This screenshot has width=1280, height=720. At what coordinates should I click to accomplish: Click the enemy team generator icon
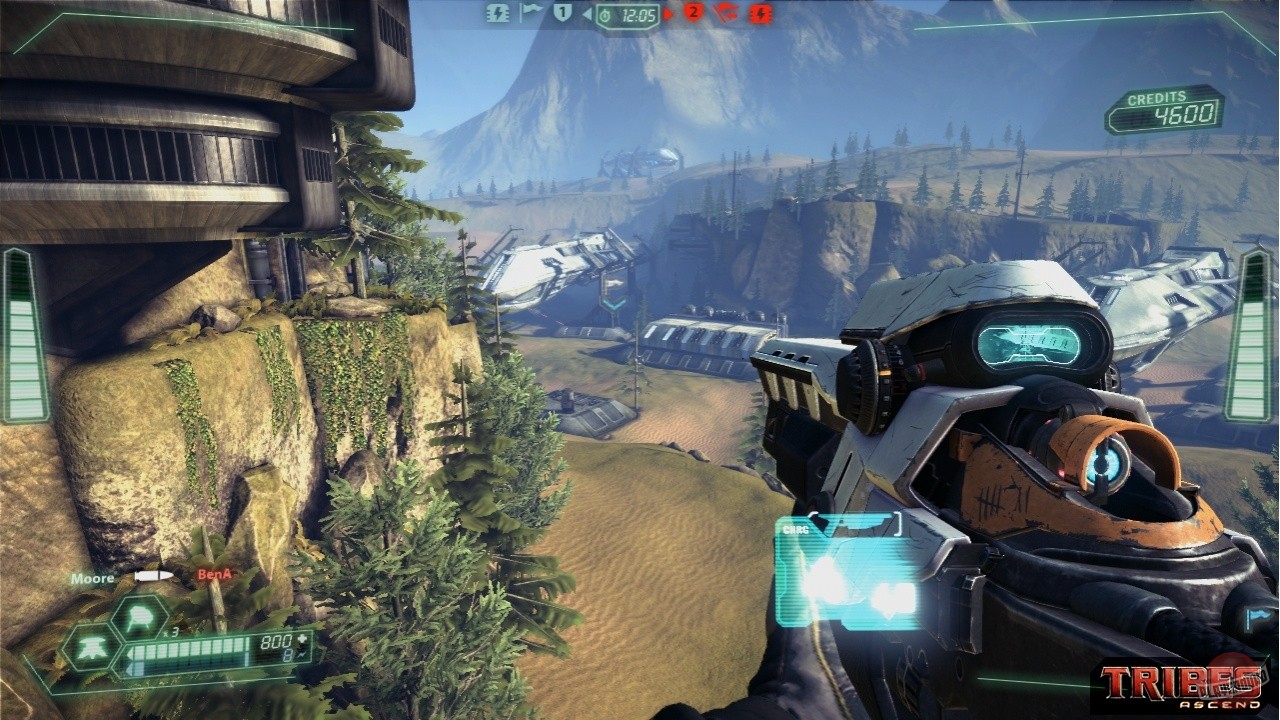tap(760, 15)
